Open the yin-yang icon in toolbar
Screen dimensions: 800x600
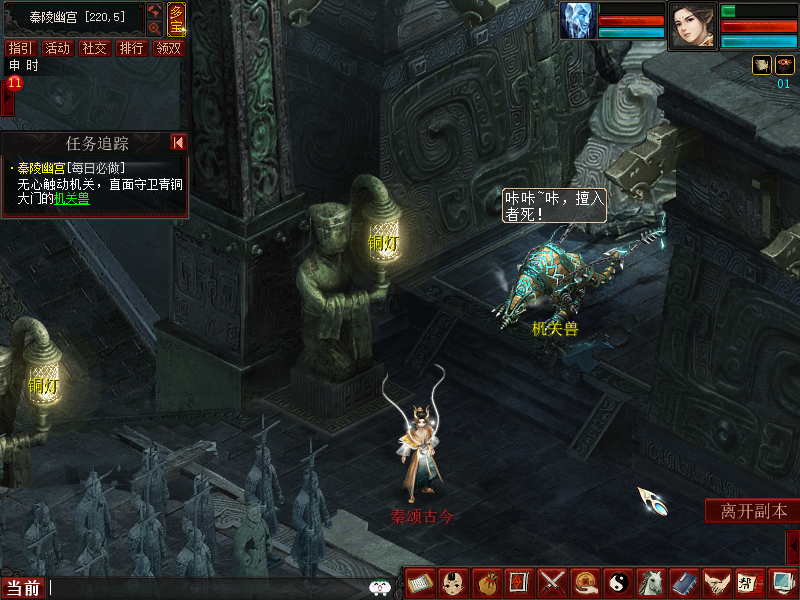tap(617, 582)
